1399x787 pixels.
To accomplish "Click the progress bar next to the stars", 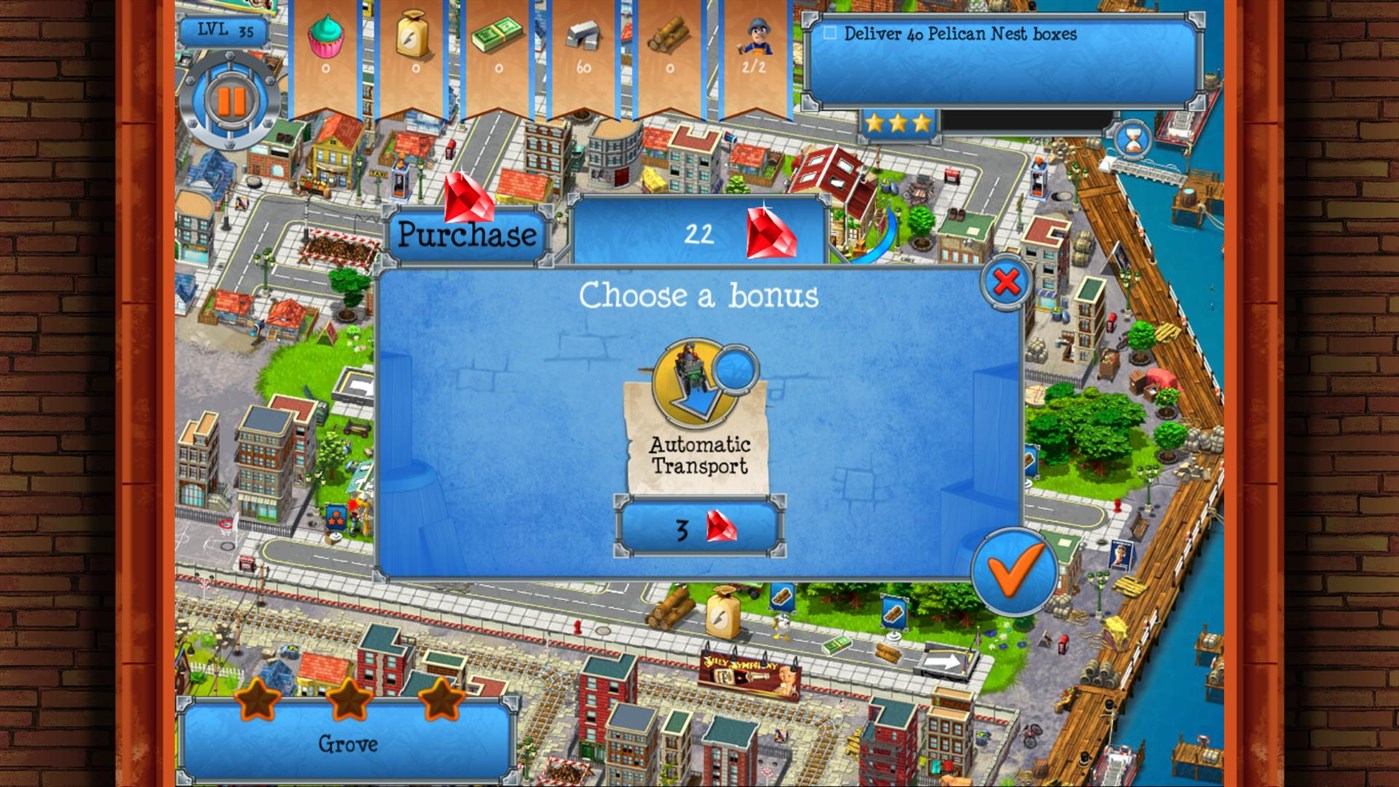I will pos(1022,122).
